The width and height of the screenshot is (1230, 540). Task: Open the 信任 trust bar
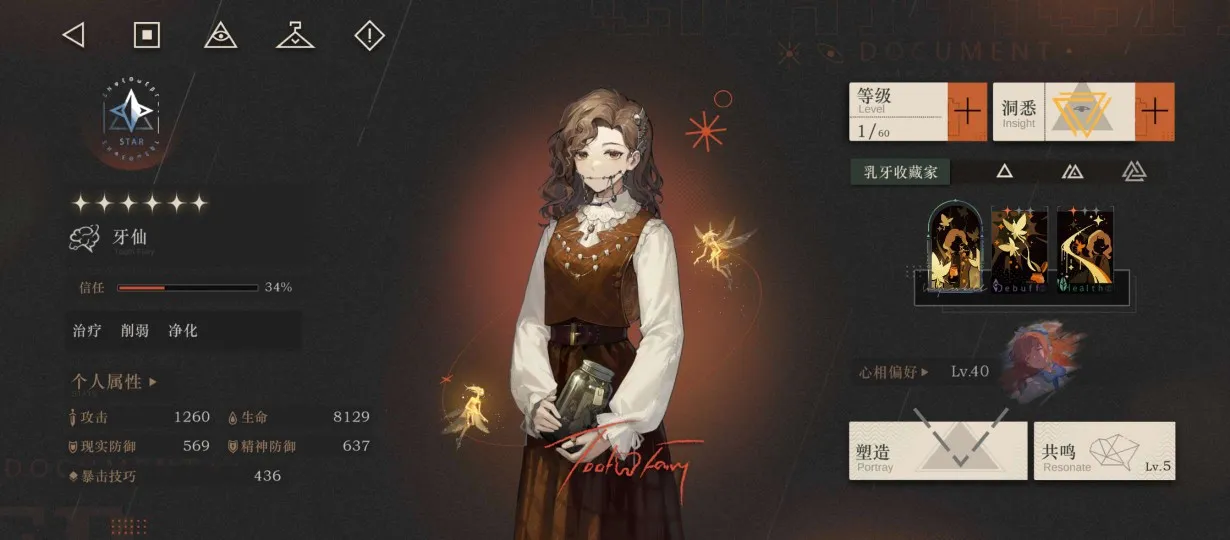tap(186, 288)
